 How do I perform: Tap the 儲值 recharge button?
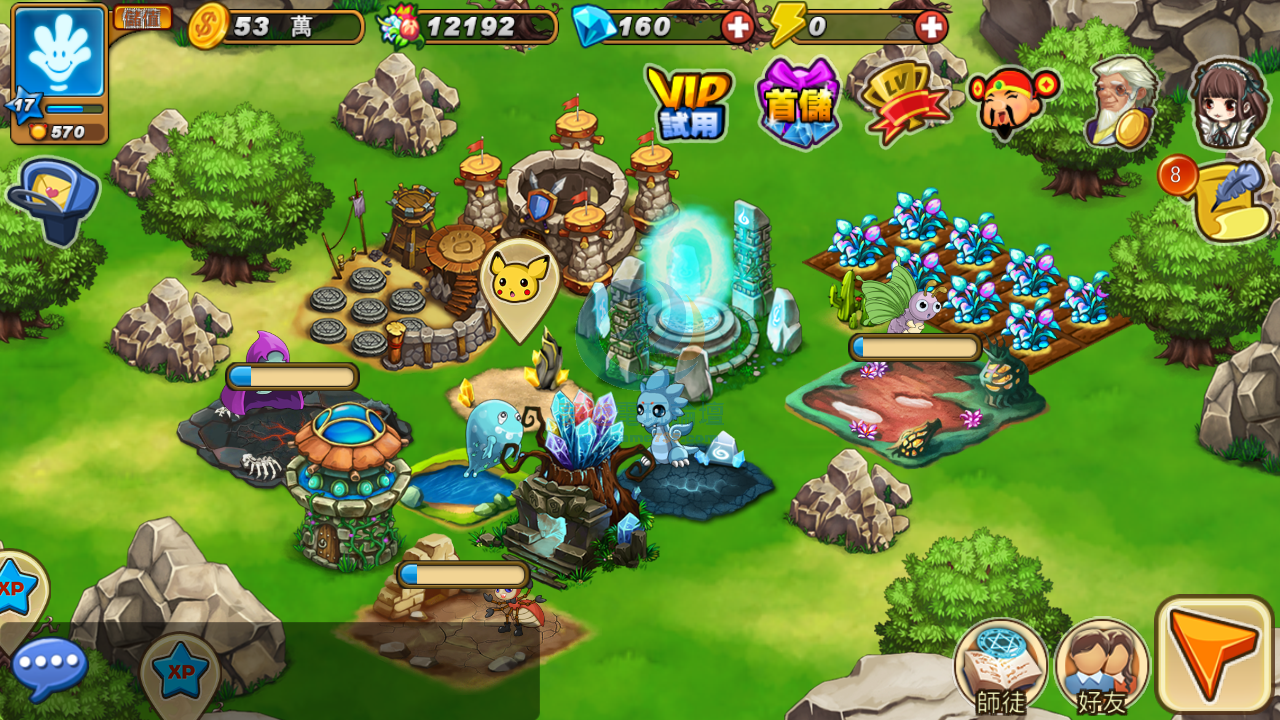coord(142,17)
